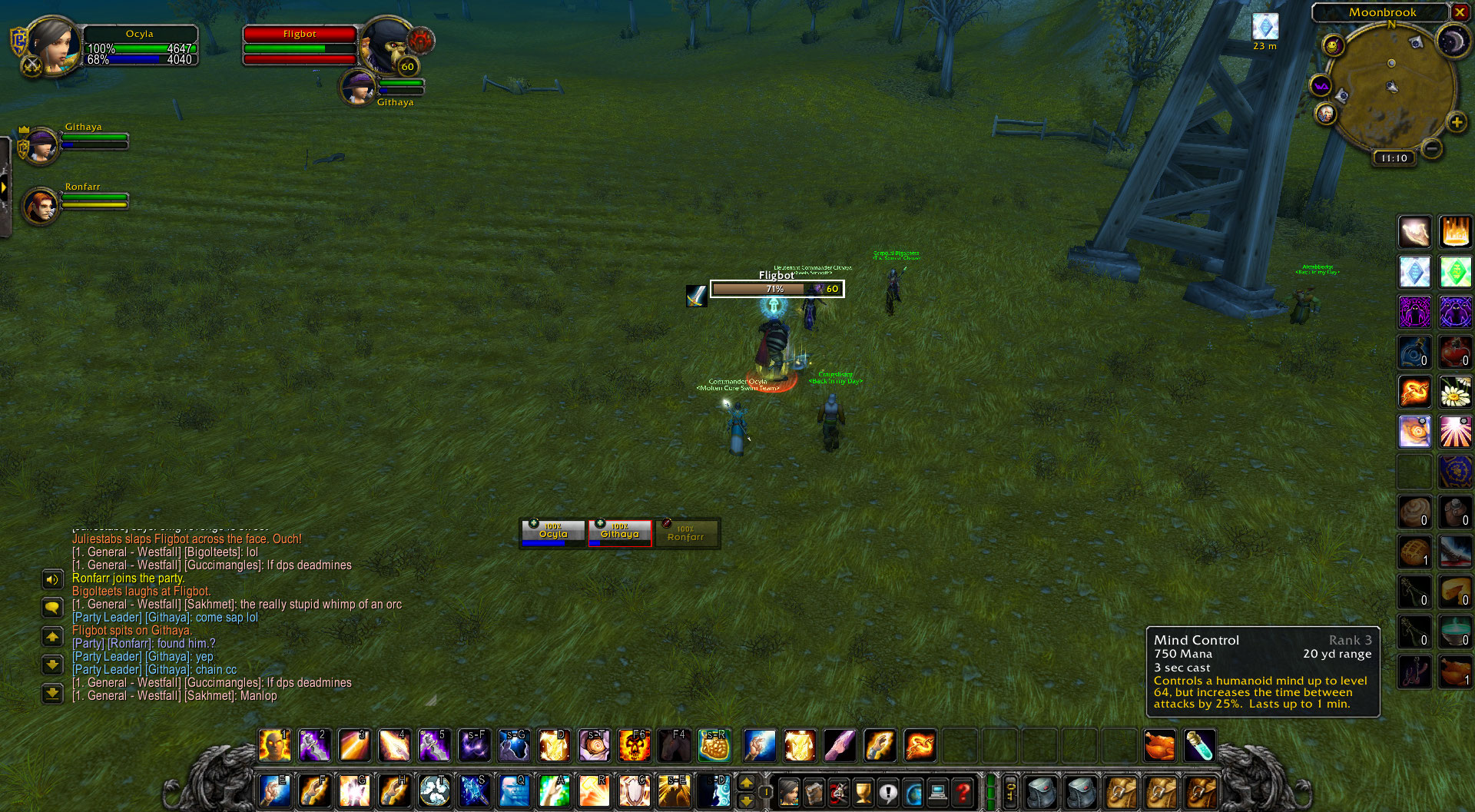Image resolution: width=1475 pixels, height=812 pixels.
Task: Select party member Githaya's portrait
Action: coord(41,146)
